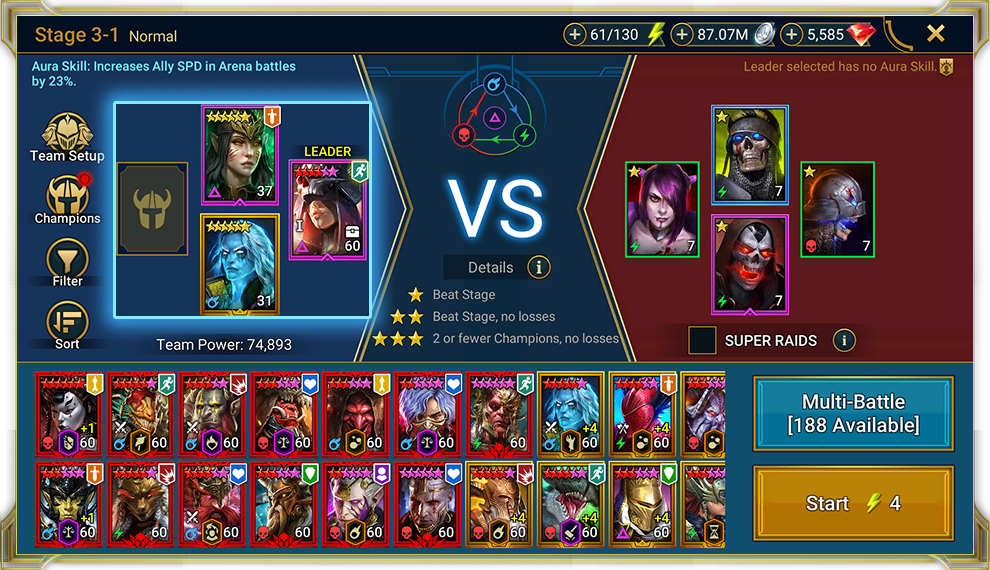Close the Stage 3-1 screen
Image resolution: width=990 pixels, height=570 pixels.
point(935,34)
